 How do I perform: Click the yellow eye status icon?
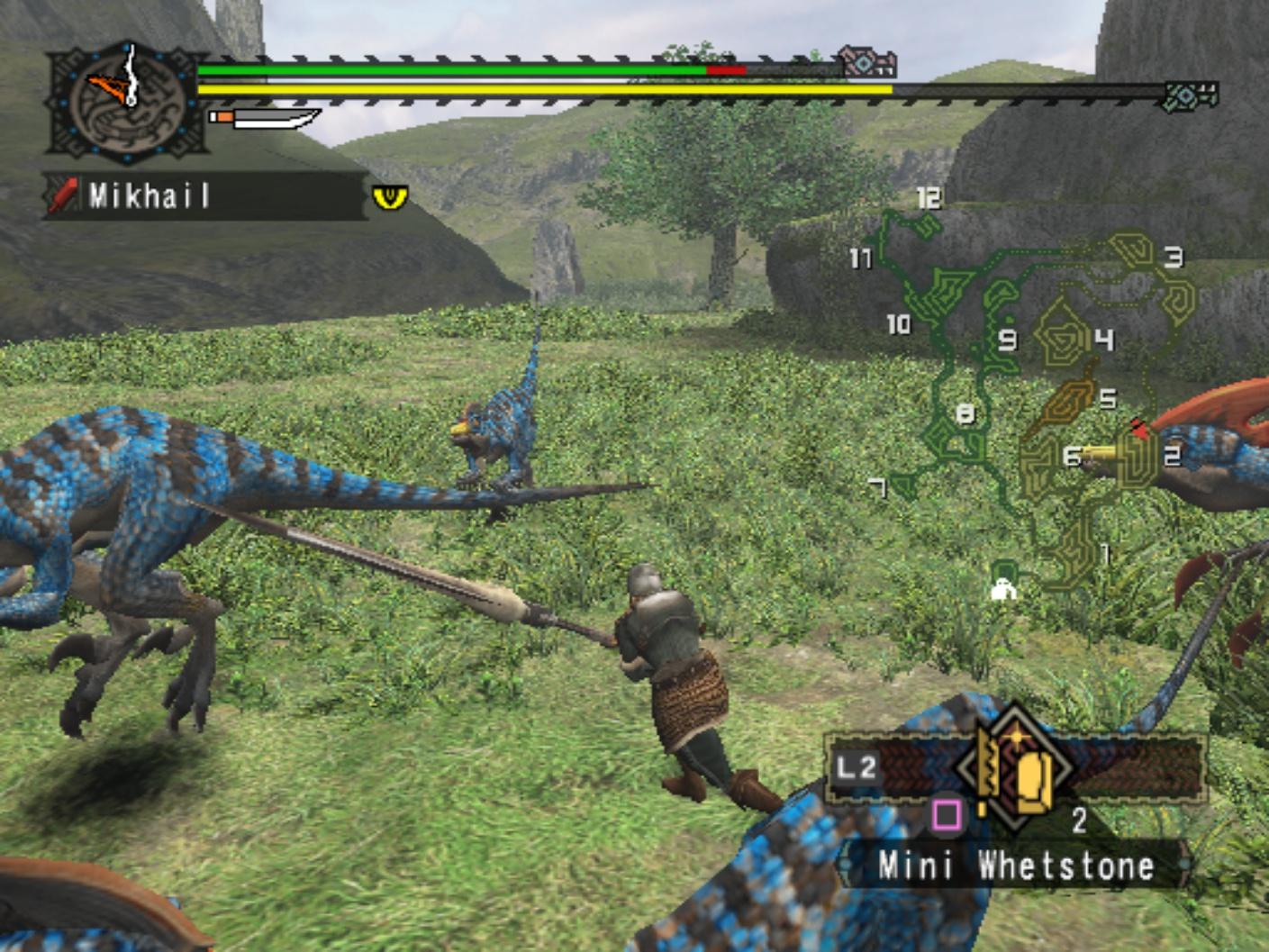[390, 196]
